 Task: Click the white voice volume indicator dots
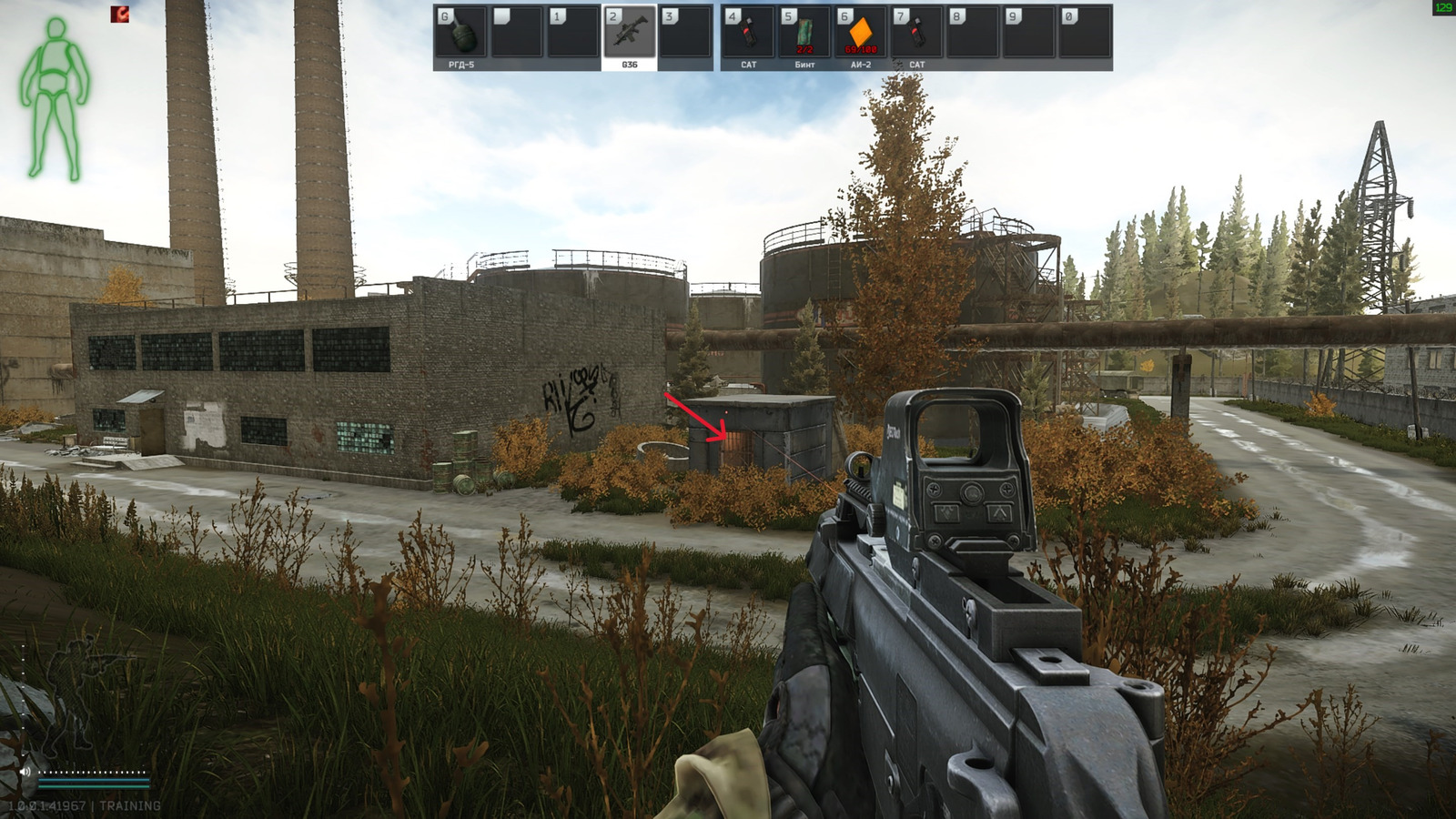tap(91, 772)
